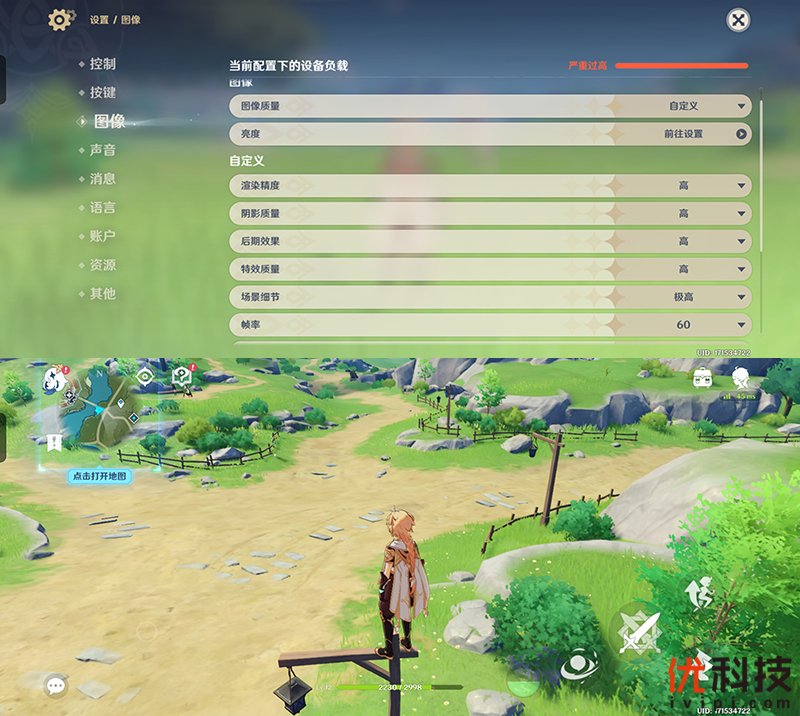Switch to the 控制 settings tab
The width and height of the screenshot is (800, 716).
click(x=102, y=64)
